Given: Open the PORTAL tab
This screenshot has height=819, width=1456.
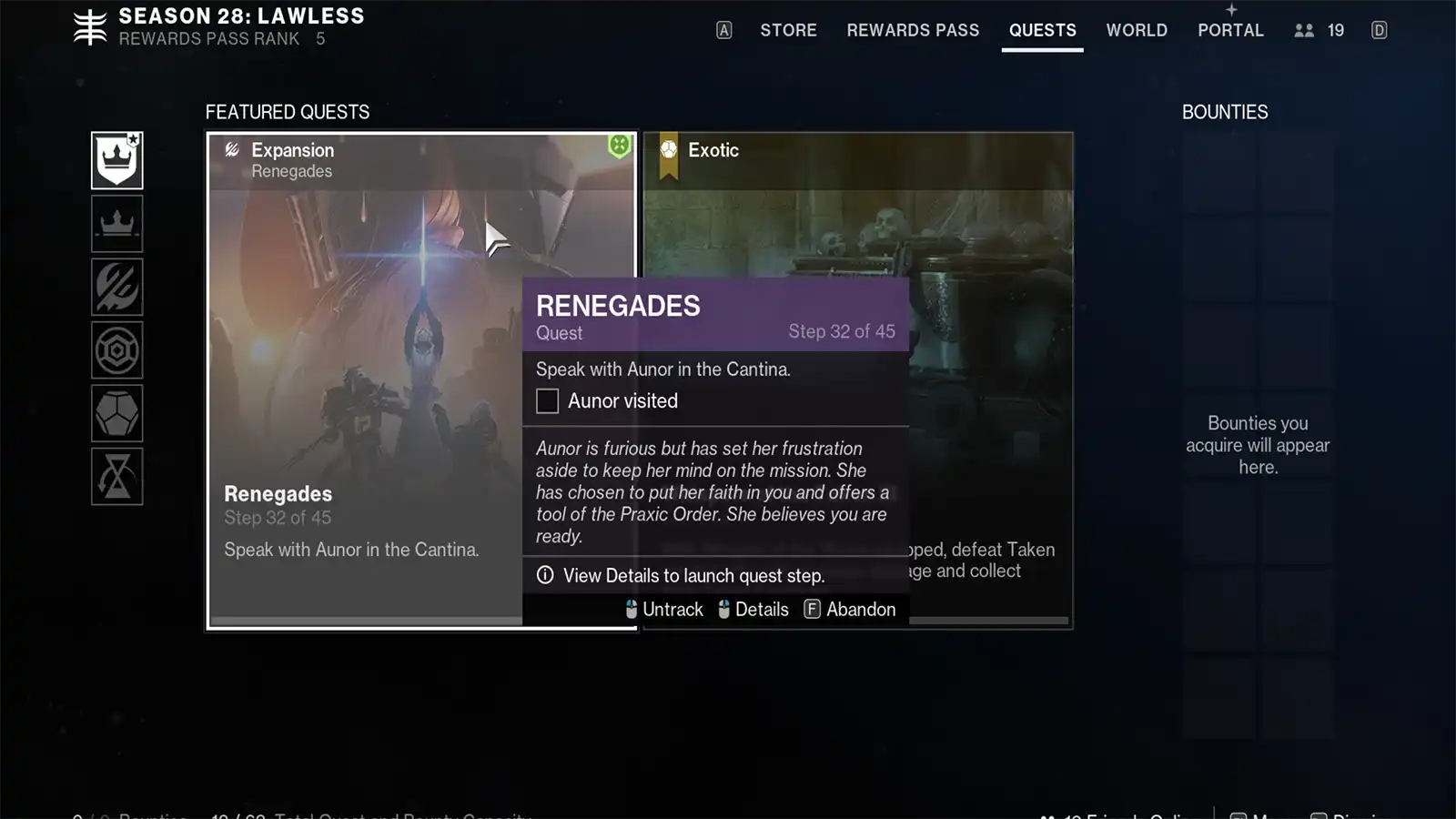Looking at the screenshot, I should tap(1230, 30).
